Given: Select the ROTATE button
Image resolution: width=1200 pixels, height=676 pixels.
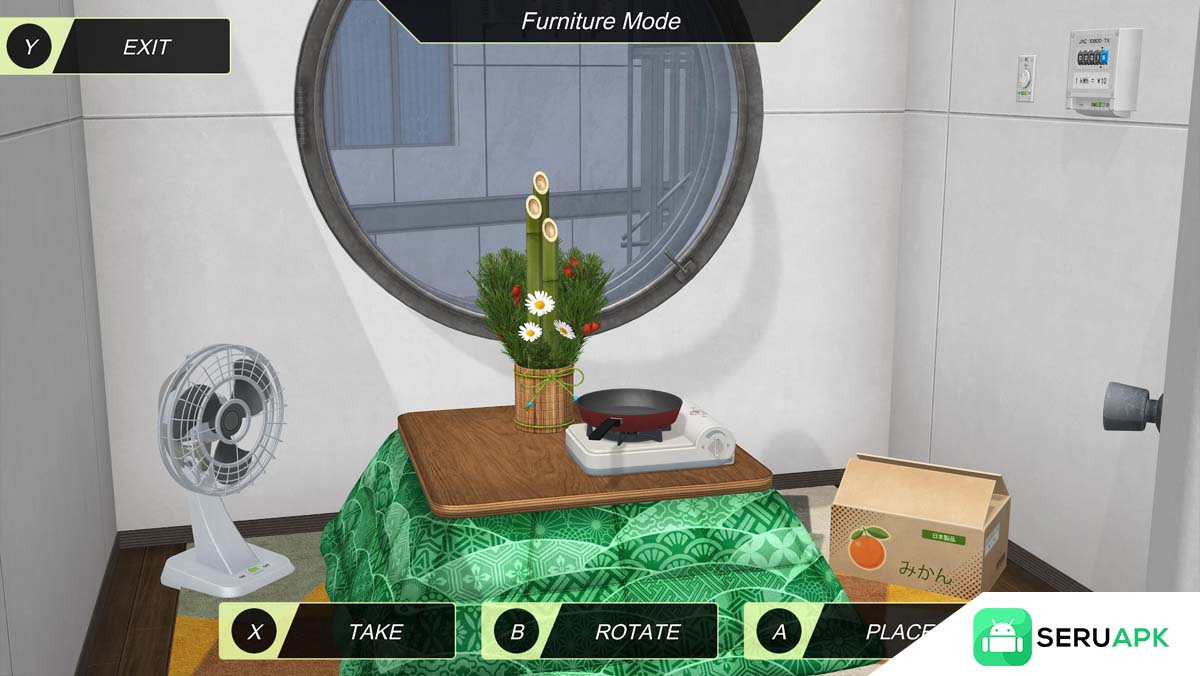Looking at the screenshot, I should (600, 631).
